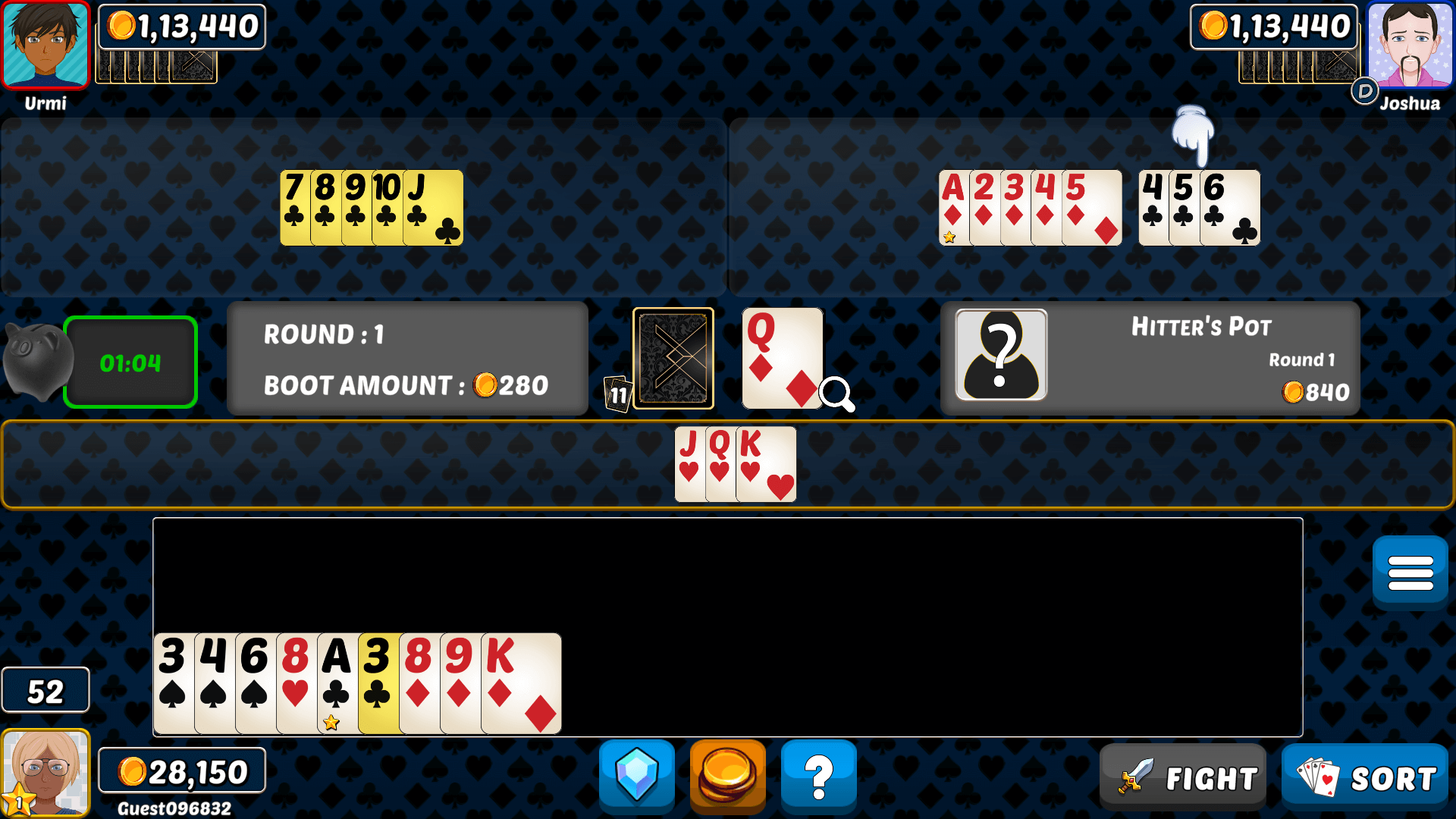Viewport: 1456px width, 819px height.
Task: Open the gold coins shop icon
Action: [727, 776]
